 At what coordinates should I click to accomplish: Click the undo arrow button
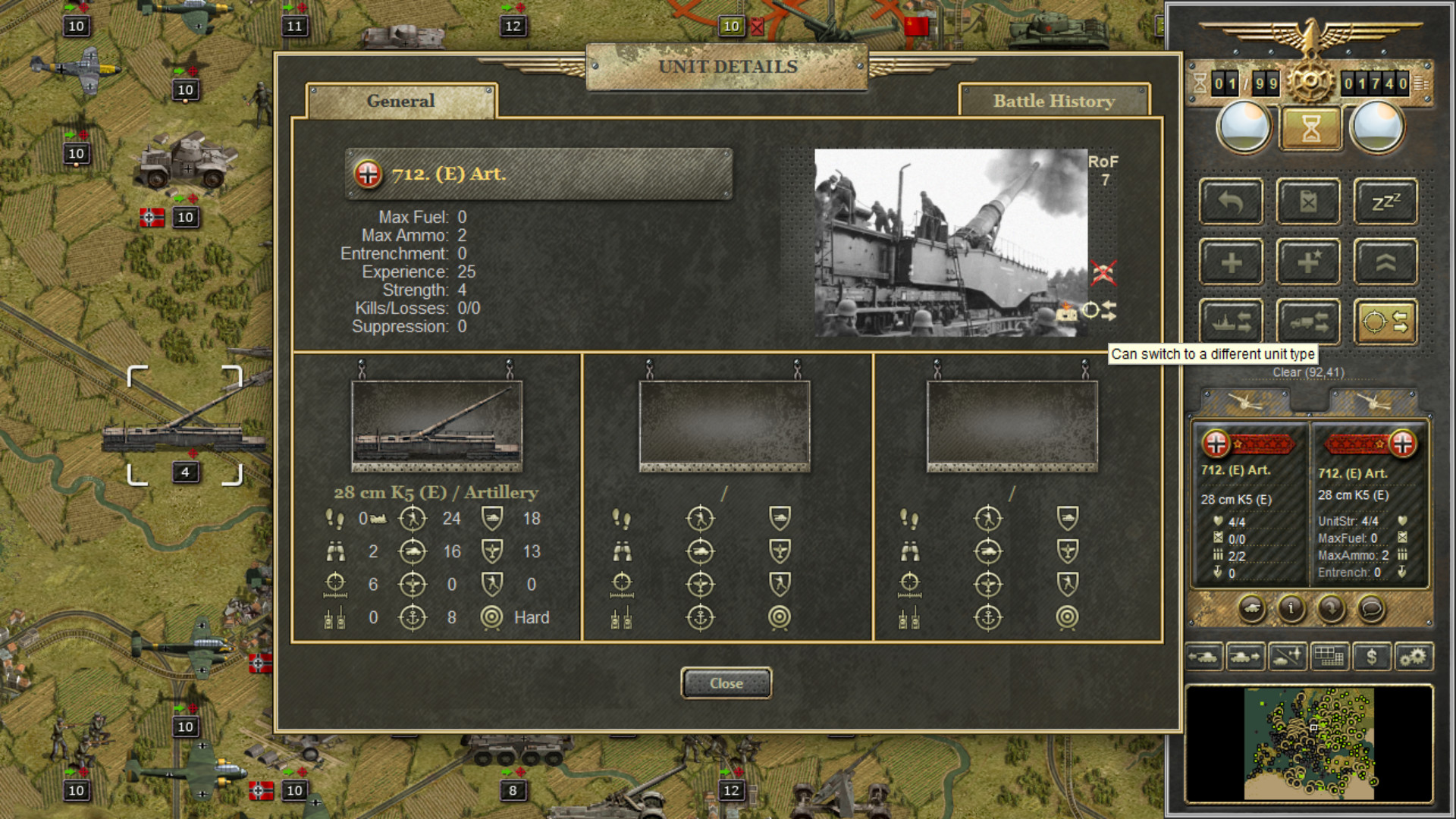click(1231, 202)
